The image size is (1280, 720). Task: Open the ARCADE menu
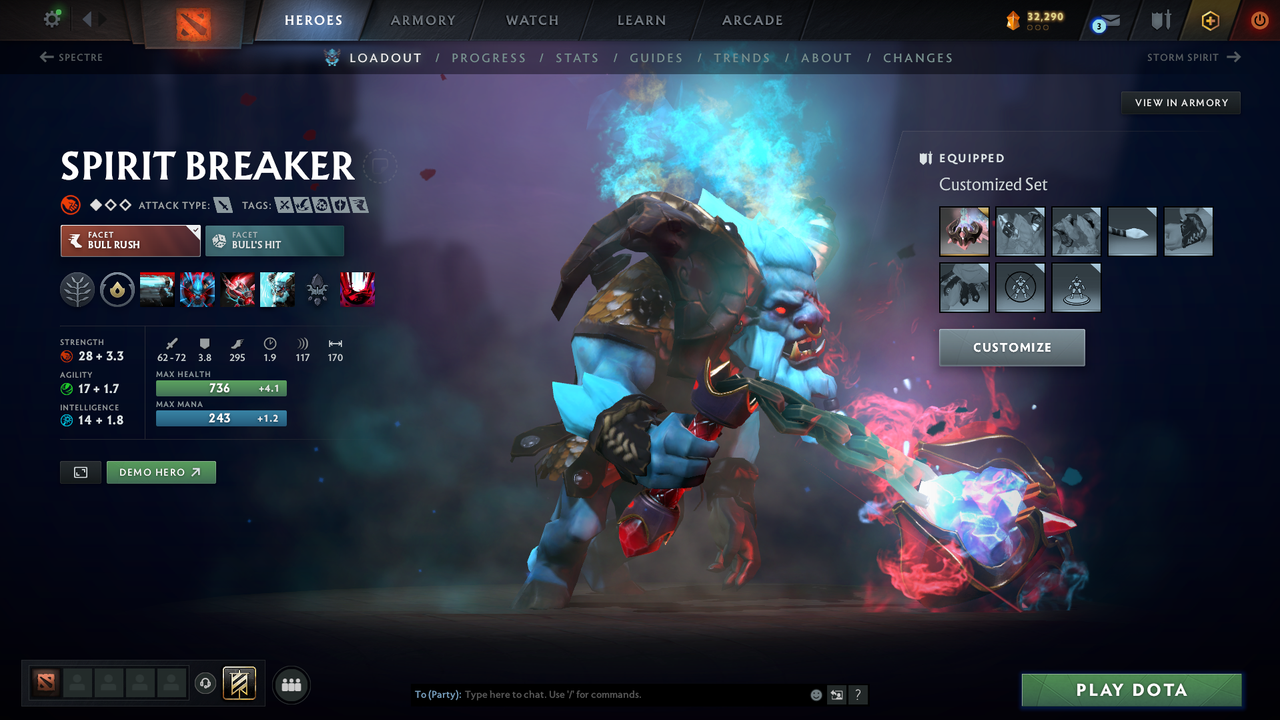751,20
